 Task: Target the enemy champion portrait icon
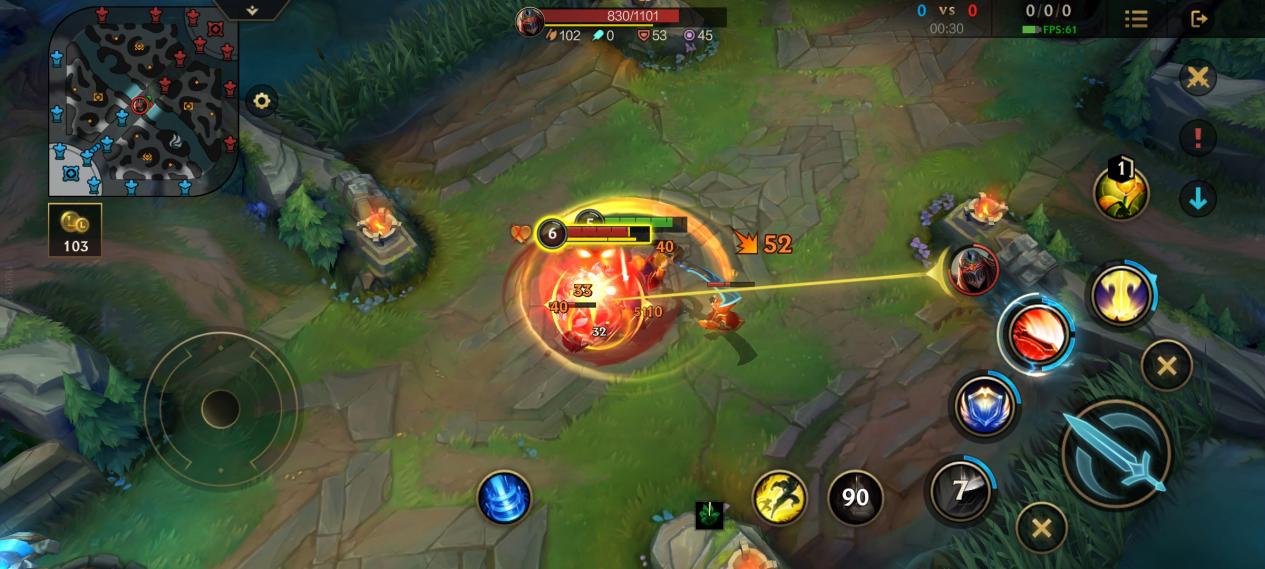click(x=972, y=270)
